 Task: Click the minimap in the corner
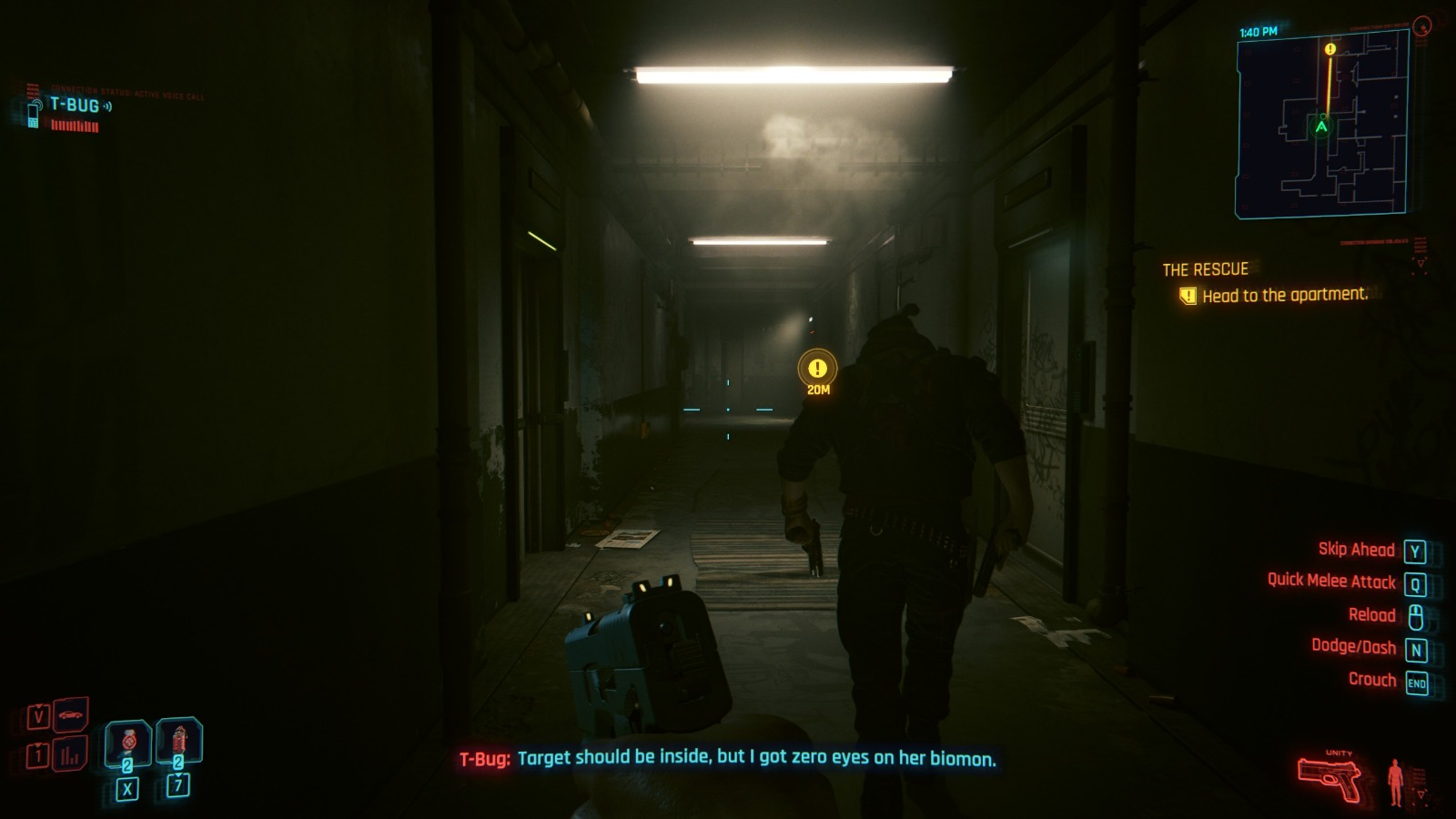tap(1321, 124)
